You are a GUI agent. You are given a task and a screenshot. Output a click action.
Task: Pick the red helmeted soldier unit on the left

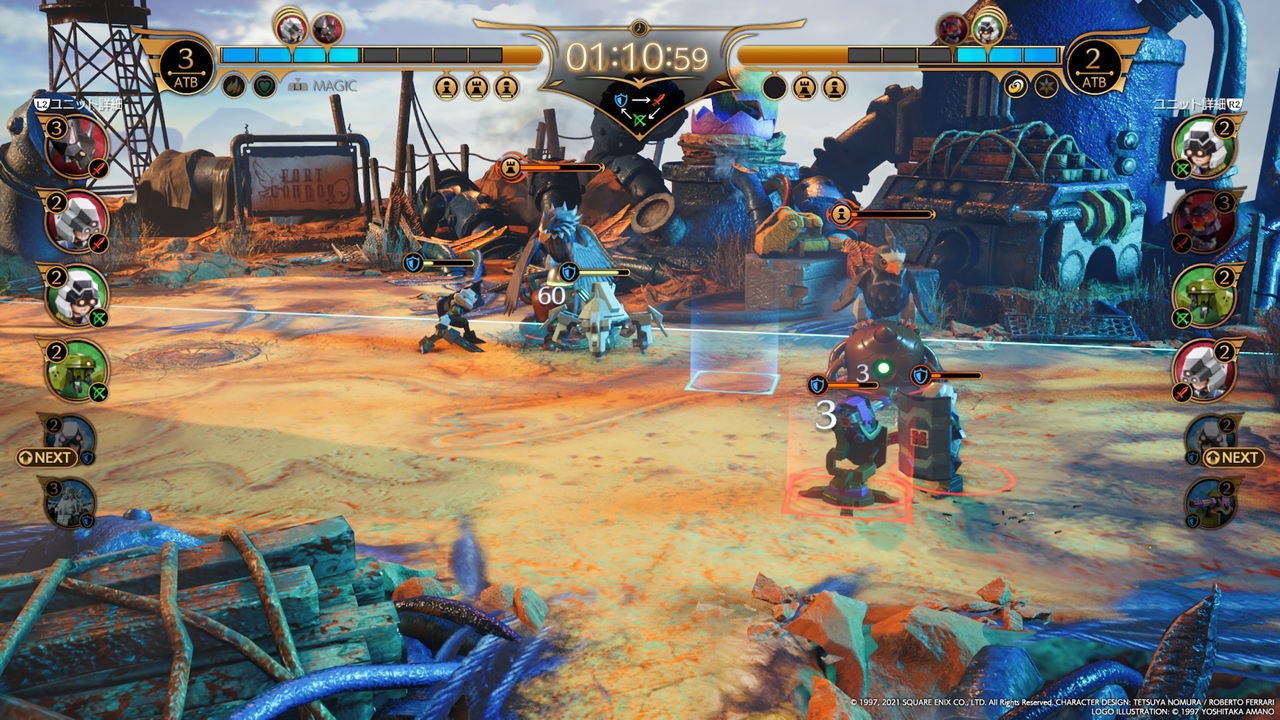pyautogui.click(x=76, y=221)
